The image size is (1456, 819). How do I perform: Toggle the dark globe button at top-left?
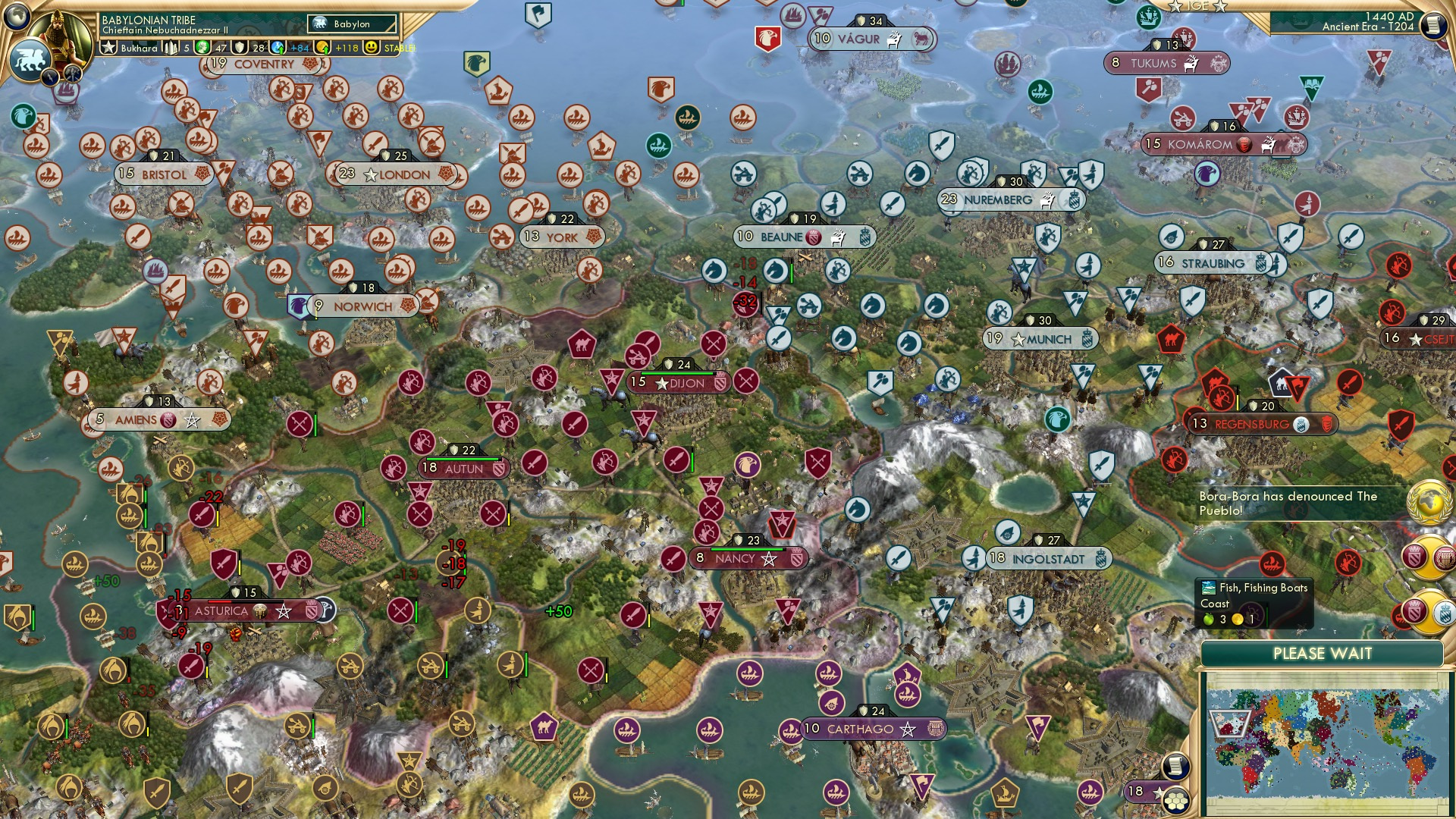coord(17,17)
